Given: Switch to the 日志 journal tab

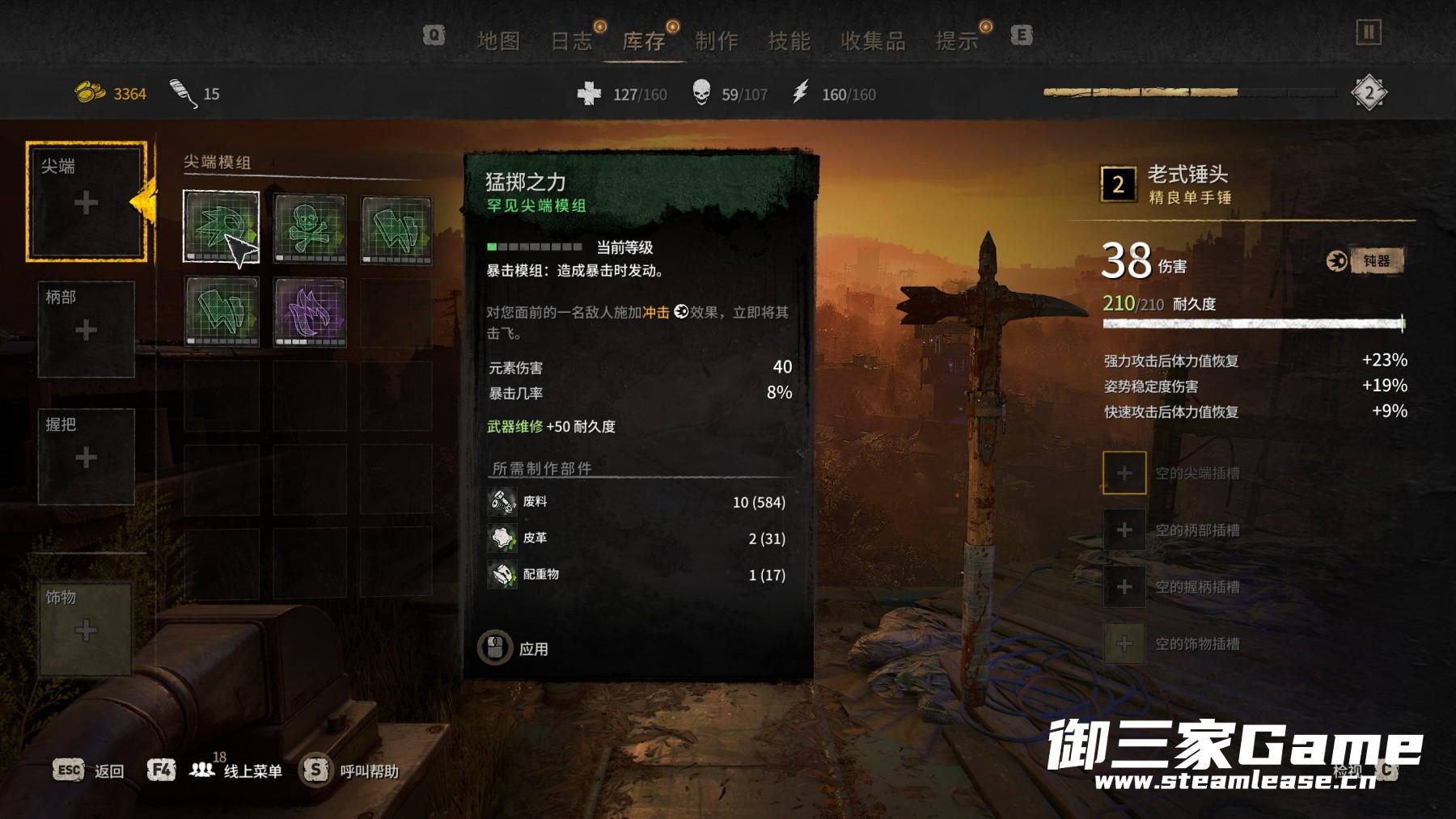Looking at the screenshot, I should [x=571, y=40].
